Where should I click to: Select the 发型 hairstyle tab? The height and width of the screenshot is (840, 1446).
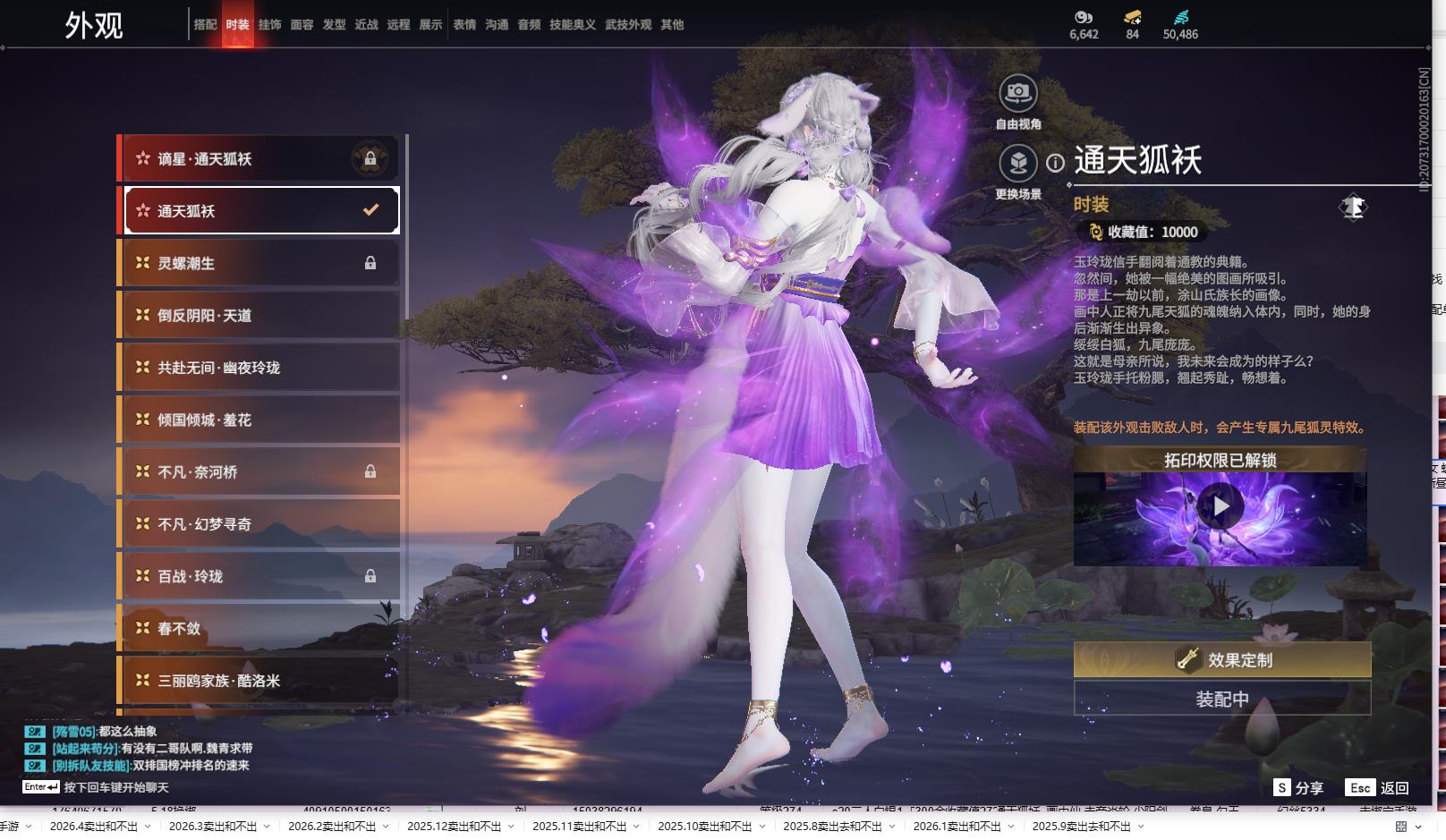click(x=334, y=25)
